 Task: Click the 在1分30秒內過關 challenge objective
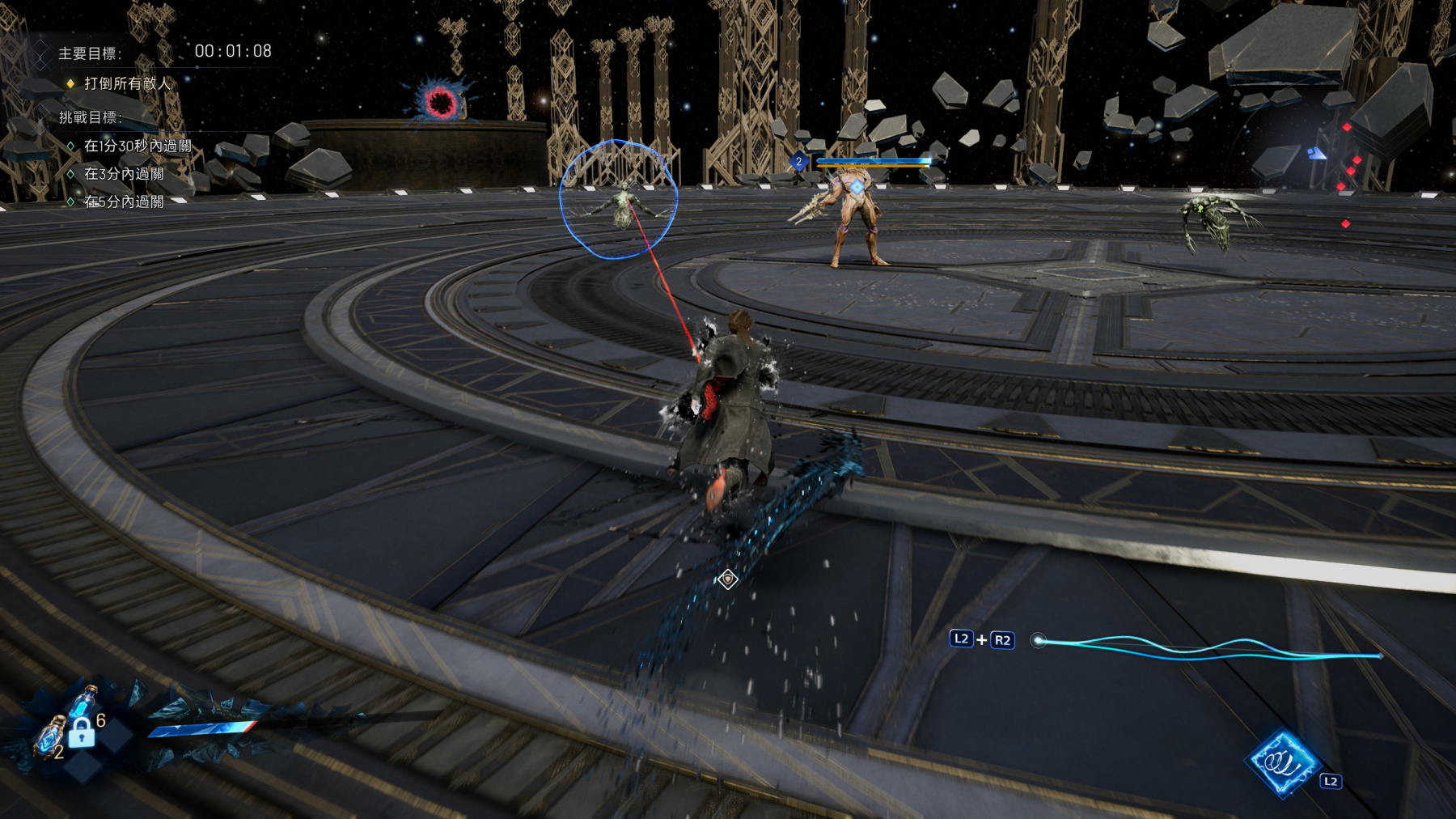tap(138, 146)
